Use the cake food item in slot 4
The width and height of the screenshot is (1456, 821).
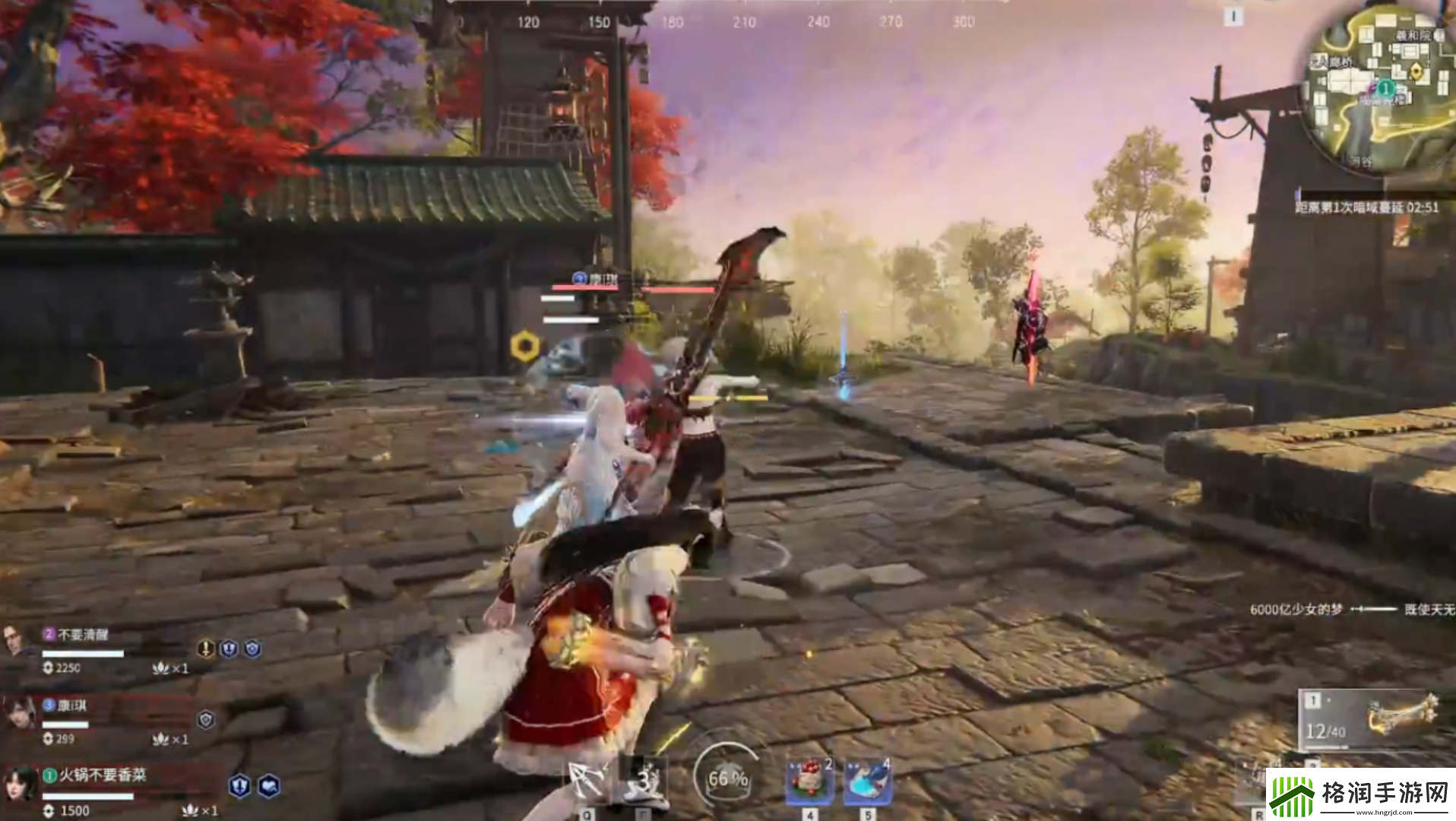coord(809,780)
